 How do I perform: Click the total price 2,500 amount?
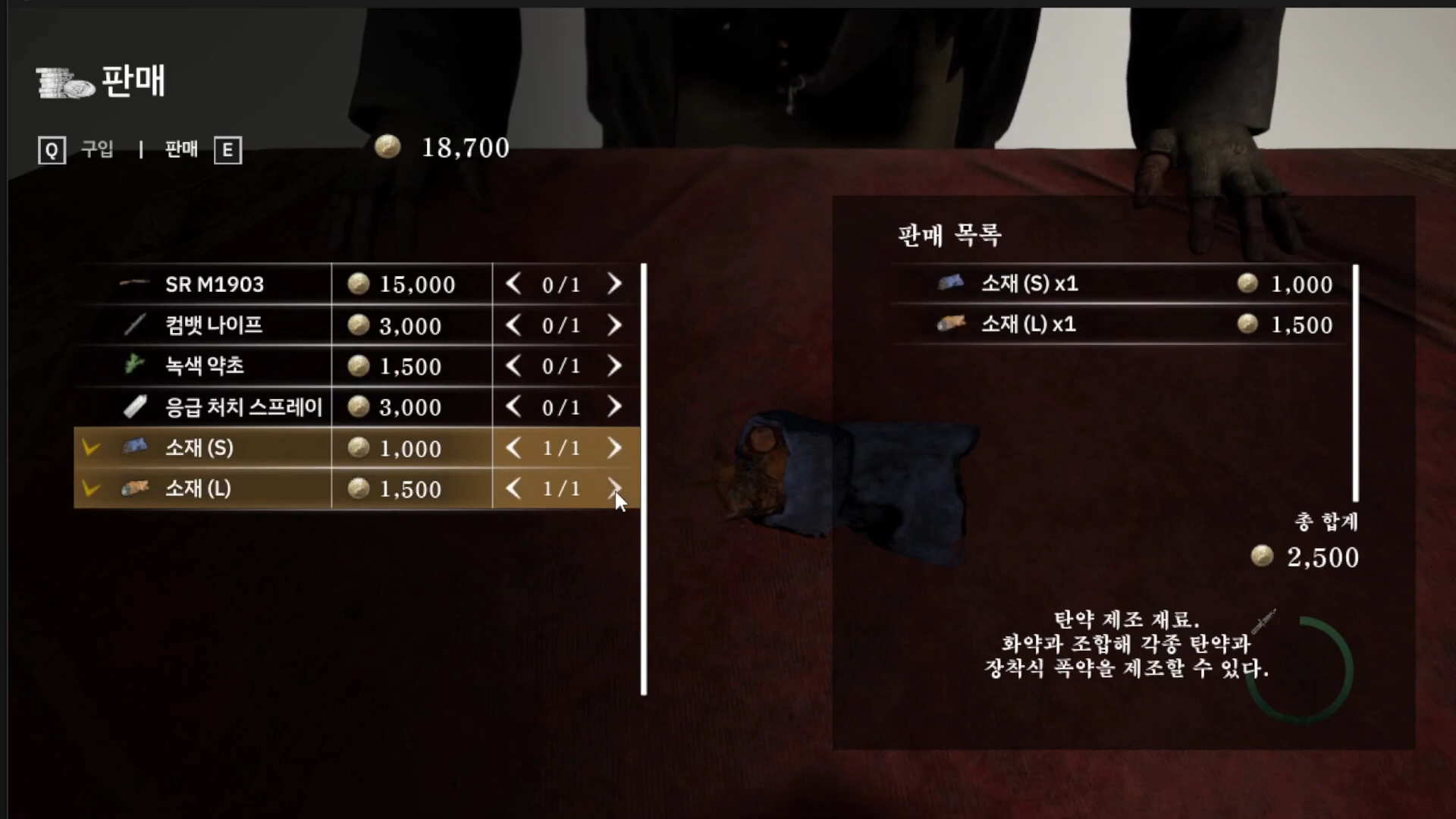[x=1322, y=557]
